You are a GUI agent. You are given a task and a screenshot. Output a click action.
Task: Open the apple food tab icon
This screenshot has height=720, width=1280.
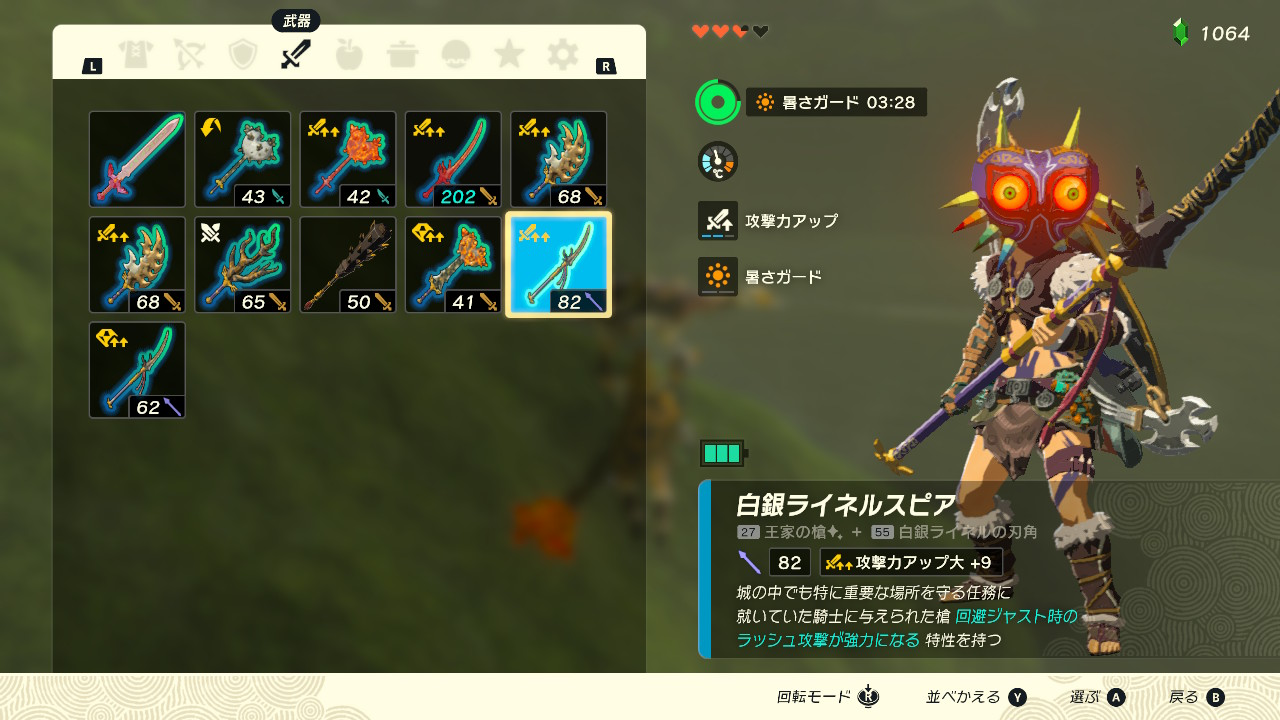point(348,55)
